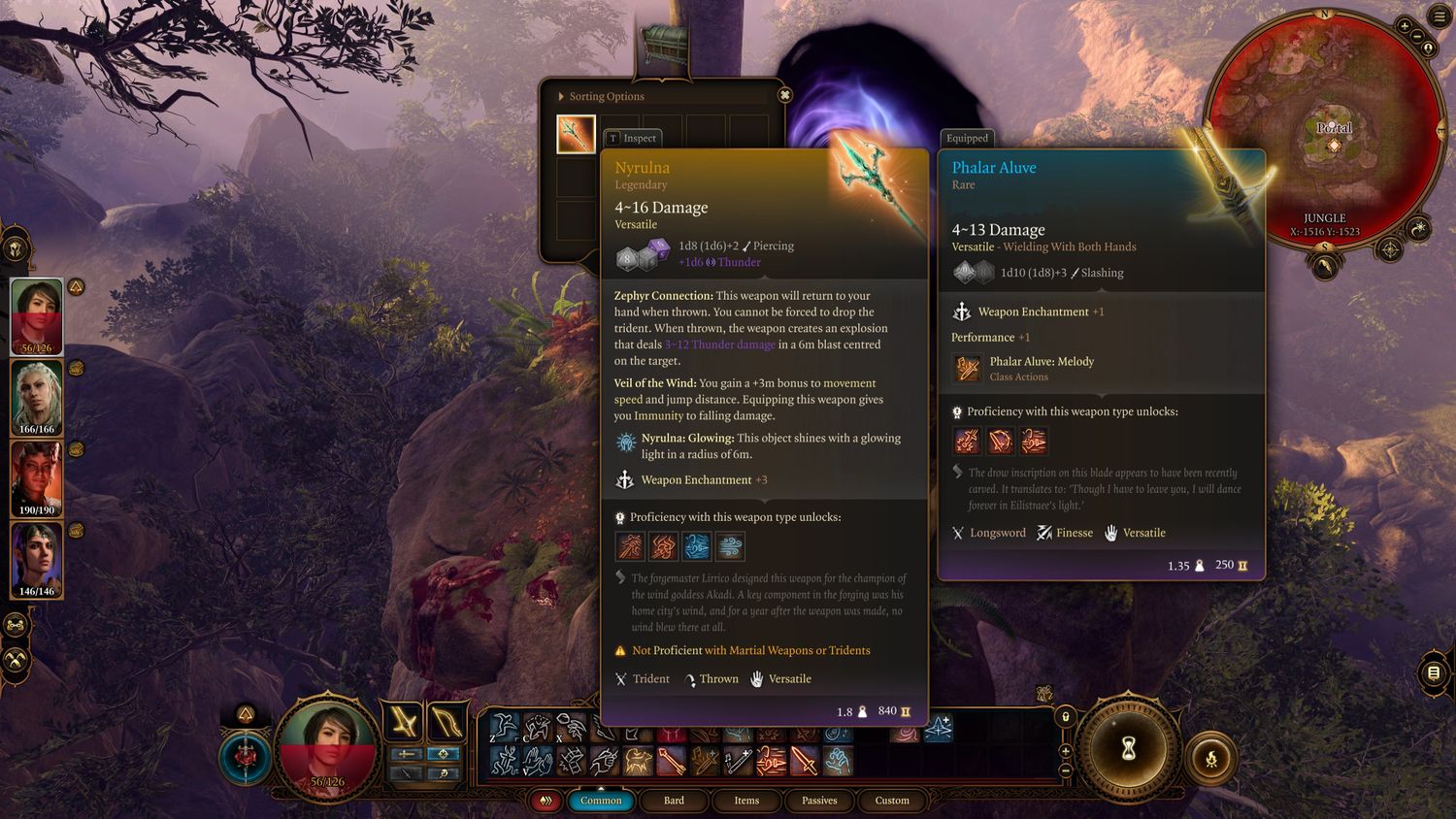Switch to the Bard hotbar tab
Image resolution: width=1456 pixels, height=819 pixels.
[x=674, y=801]
